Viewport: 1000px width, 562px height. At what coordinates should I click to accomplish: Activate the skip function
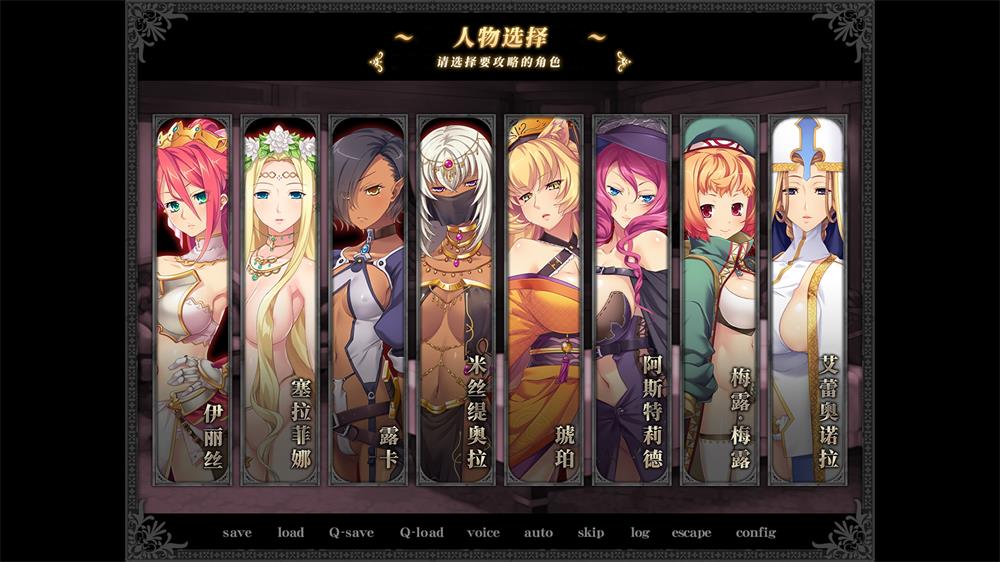[x=591, y=533]
